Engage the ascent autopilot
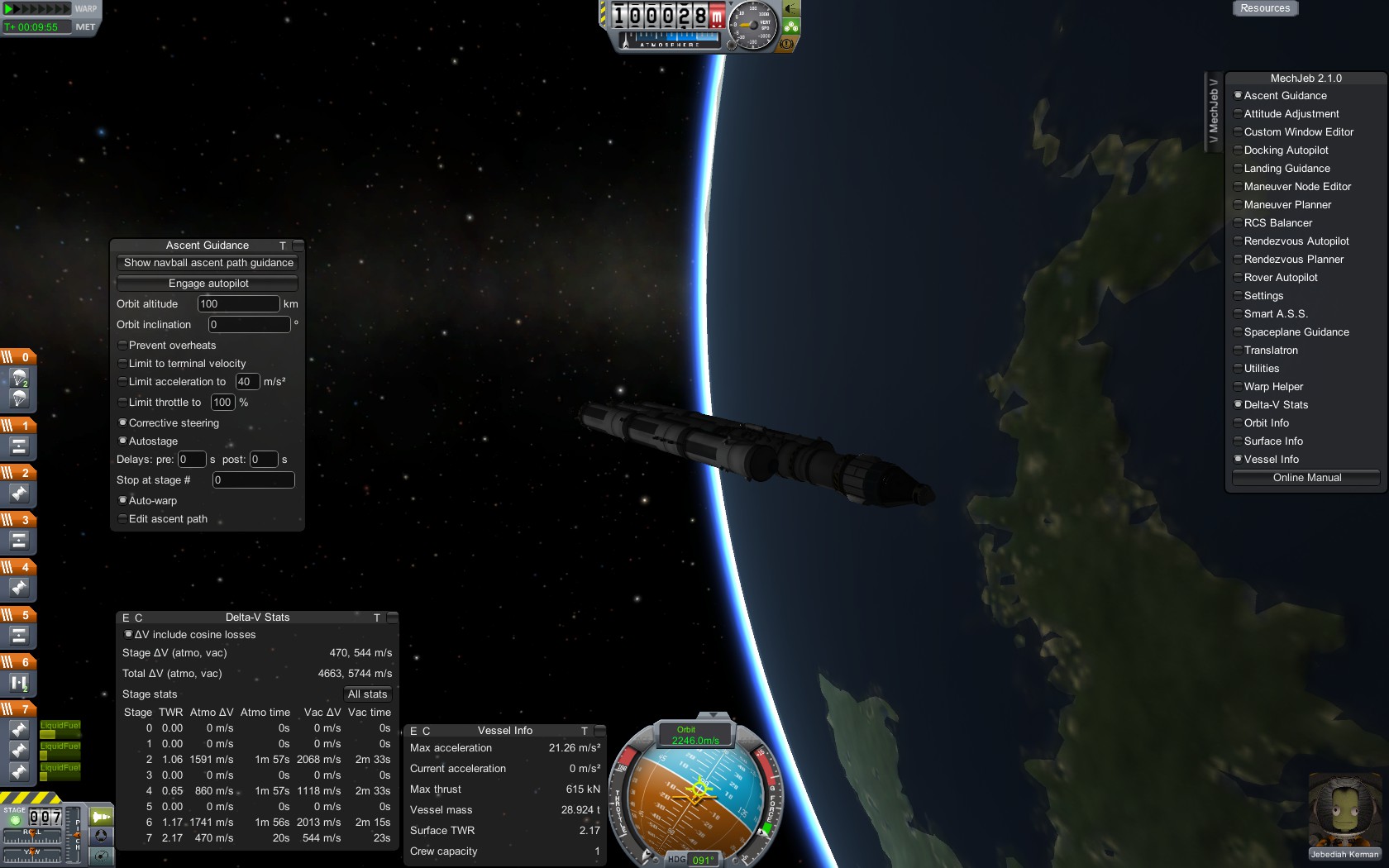 208,284
